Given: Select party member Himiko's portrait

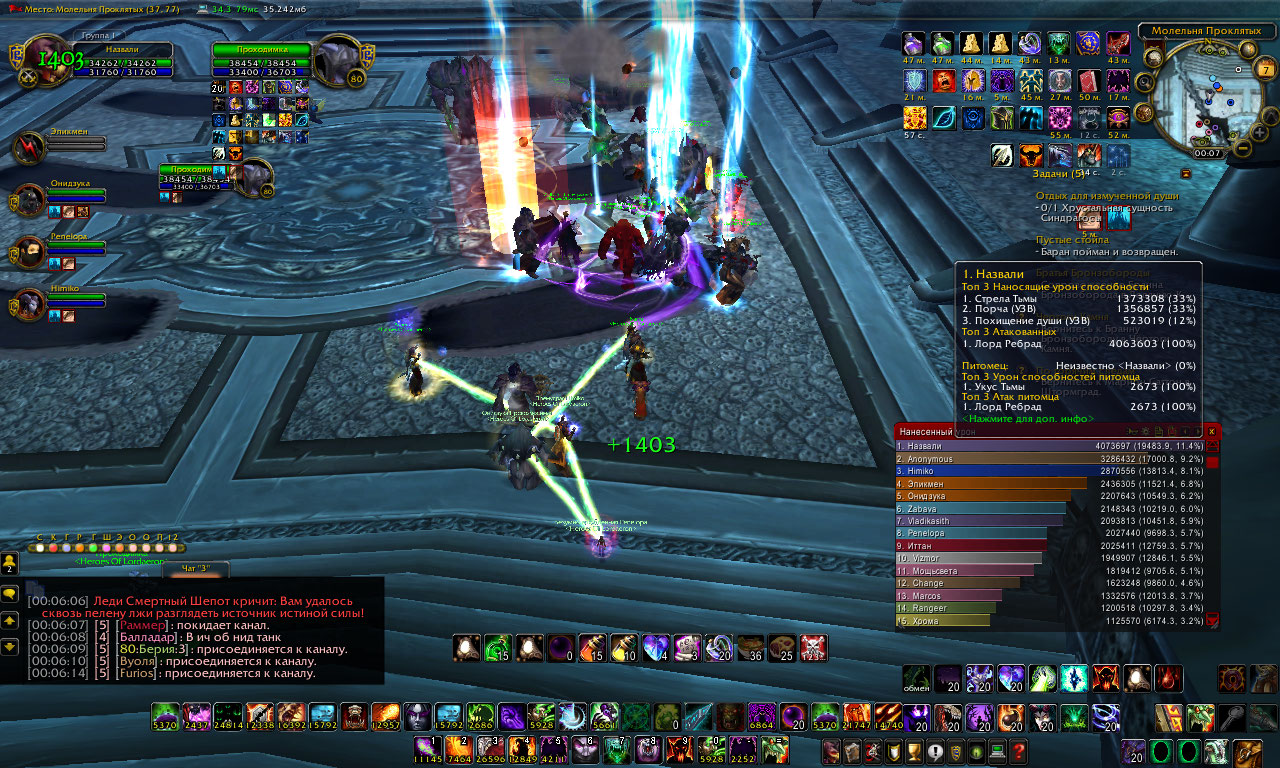Looking at the screenshot, I should (x=28, y=304).
